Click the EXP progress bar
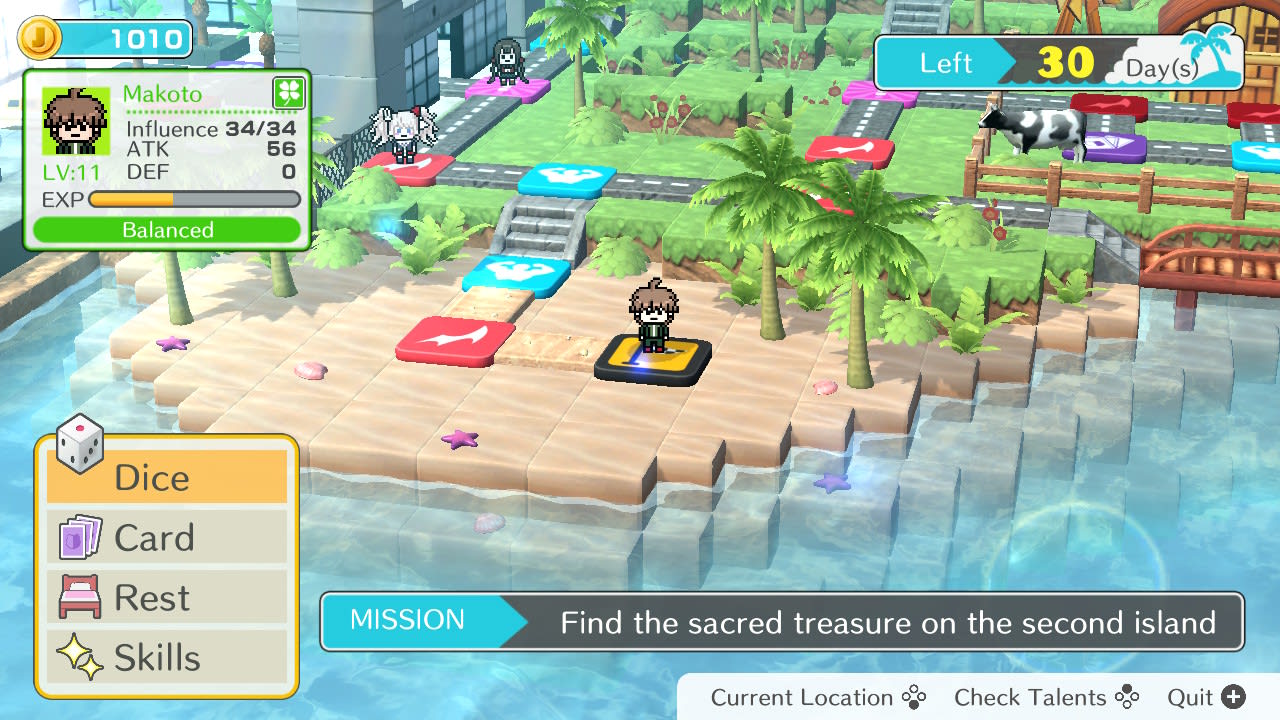 (x=193, y=199)
